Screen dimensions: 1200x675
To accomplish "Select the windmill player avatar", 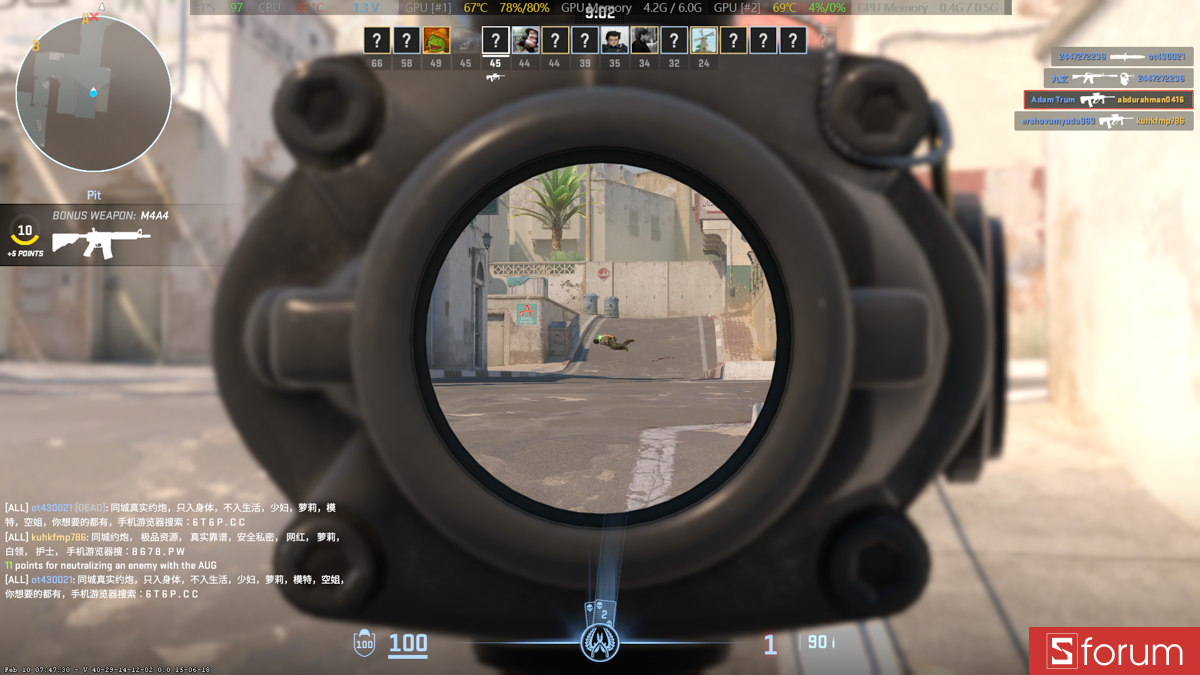I will 704,40.
